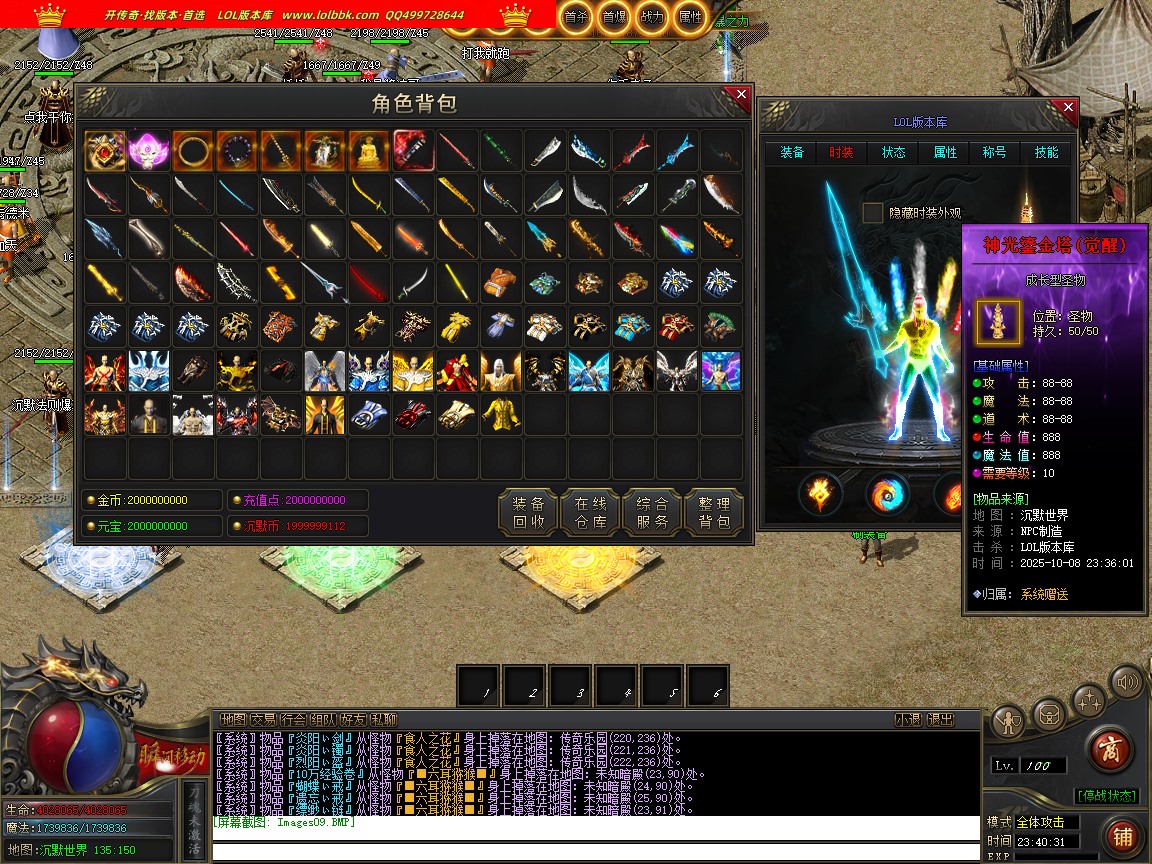This screenshot has height=864, width=1152.
Task: Open the 综合服务 services menu
Action: coord(652,513)
